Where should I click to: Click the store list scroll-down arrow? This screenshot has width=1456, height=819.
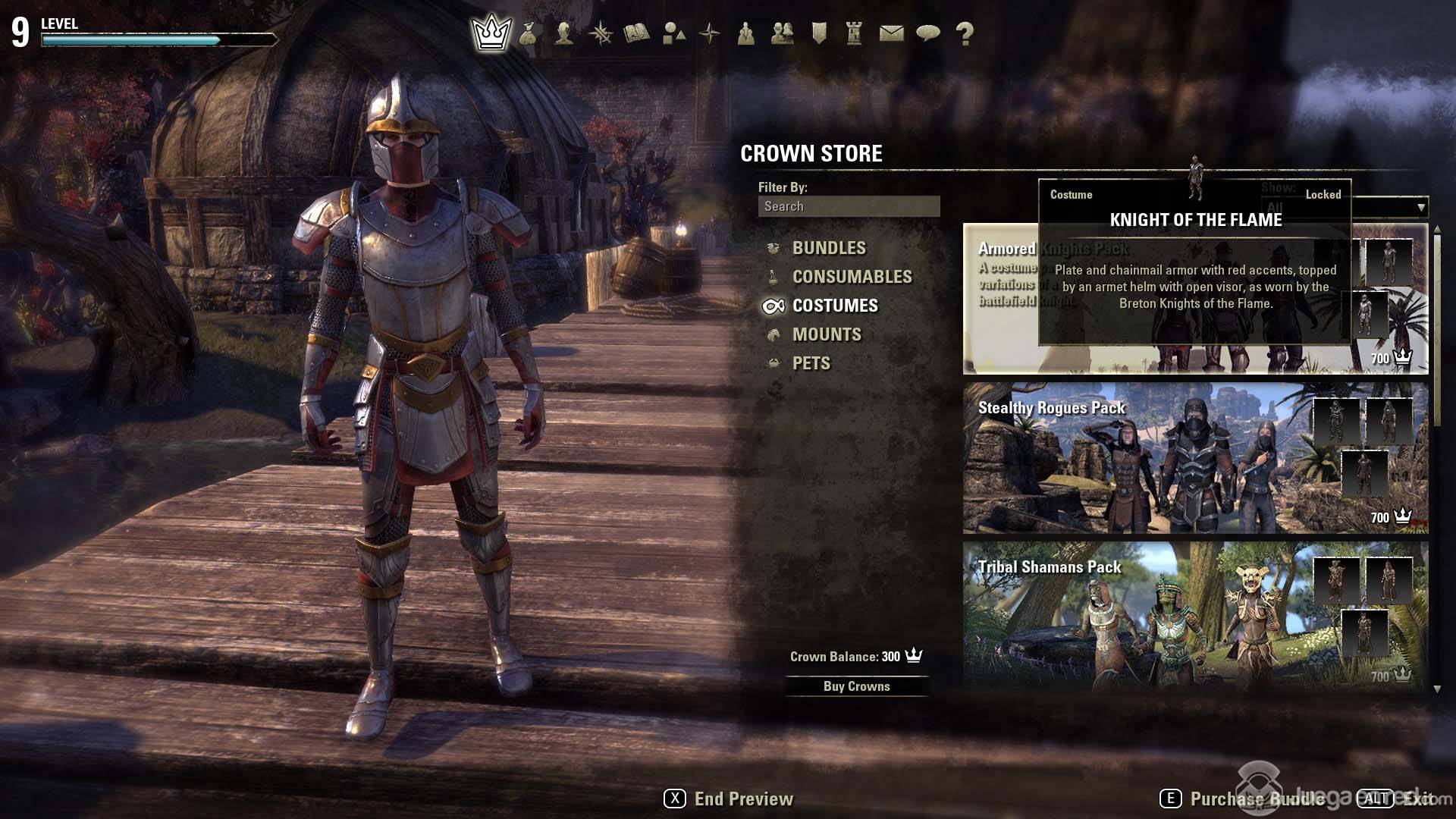[1436, 689]
